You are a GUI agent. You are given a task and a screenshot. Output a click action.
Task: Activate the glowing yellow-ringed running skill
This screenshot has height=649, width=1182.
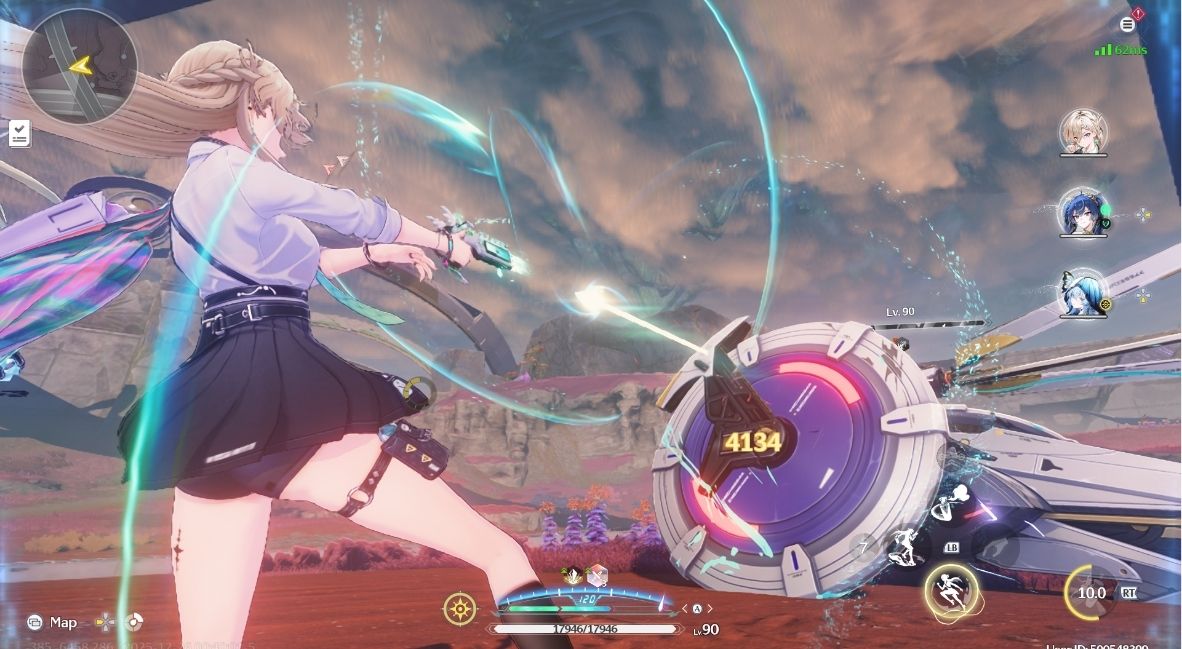click(x=950, y=589)
